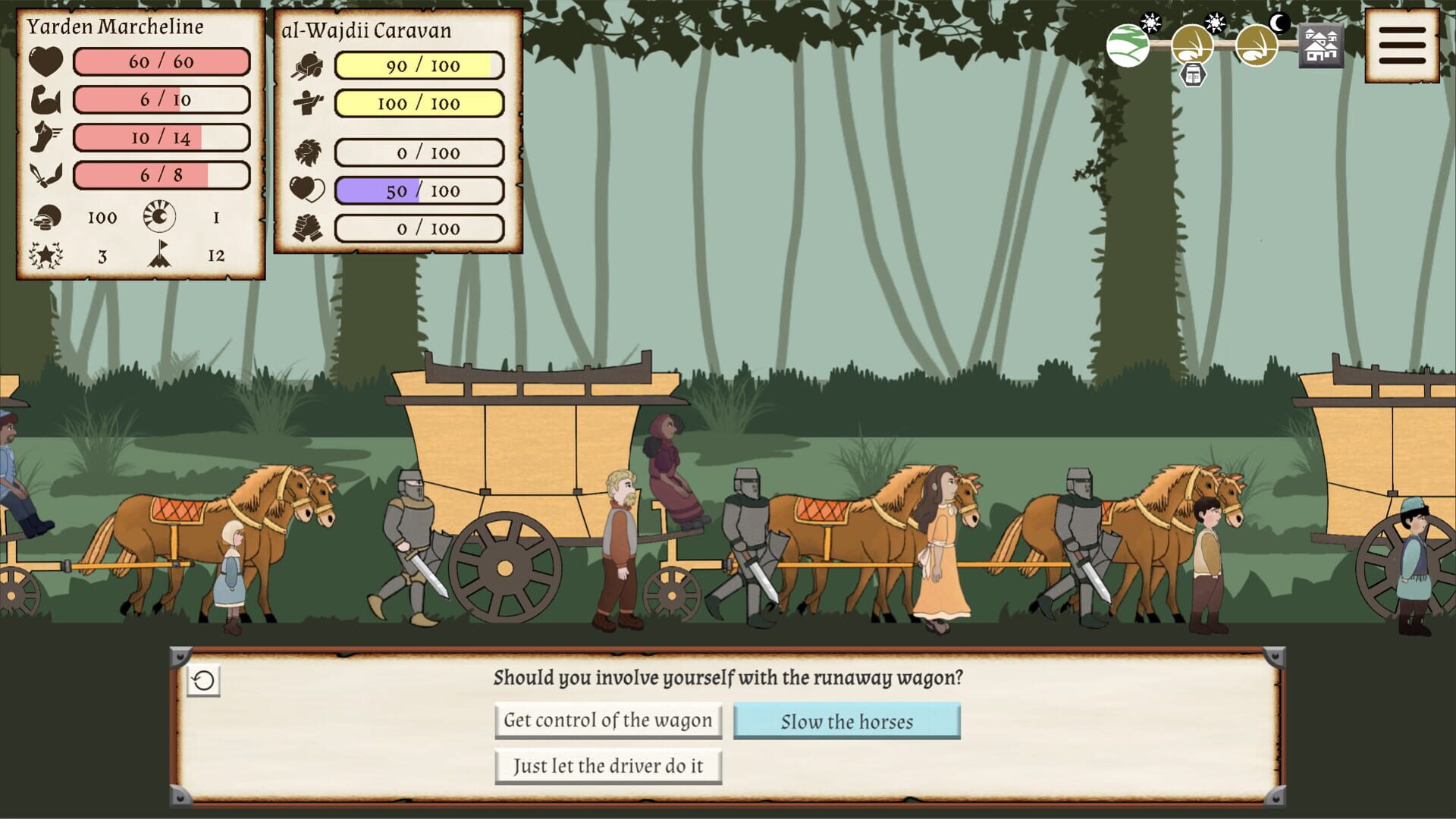Select the green journey start node
This screenshot has height=819, width=1456.
point(1128,47)
